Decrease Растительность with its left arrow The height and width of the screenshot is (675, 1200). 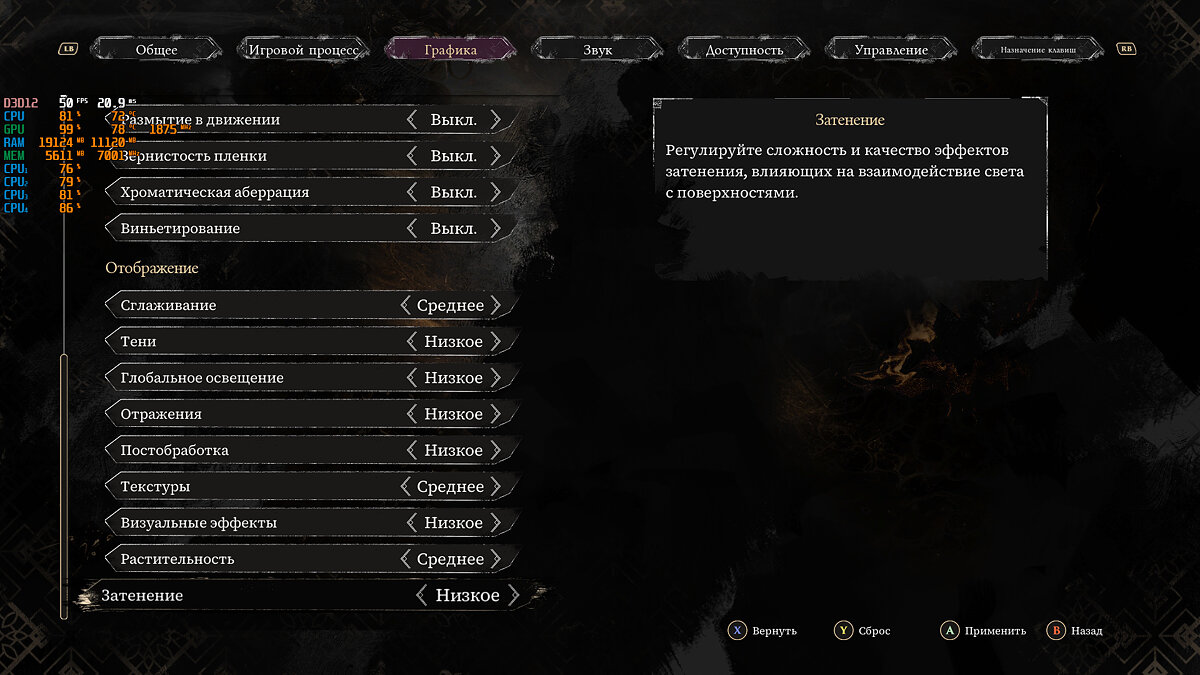click(x=405, y=559)
